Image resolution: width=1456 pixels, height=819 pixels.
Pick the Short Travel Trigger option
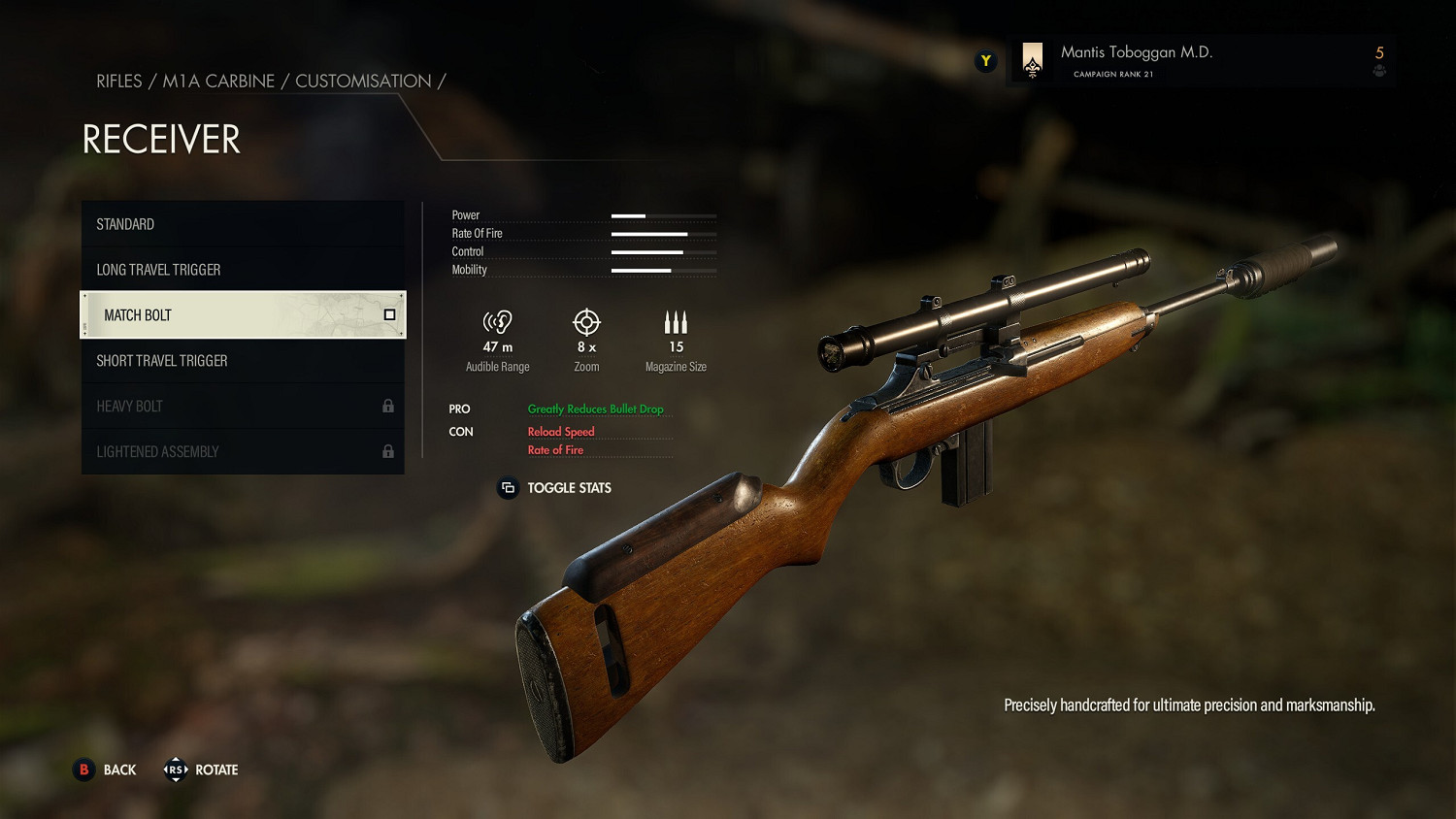click(242, 361)
